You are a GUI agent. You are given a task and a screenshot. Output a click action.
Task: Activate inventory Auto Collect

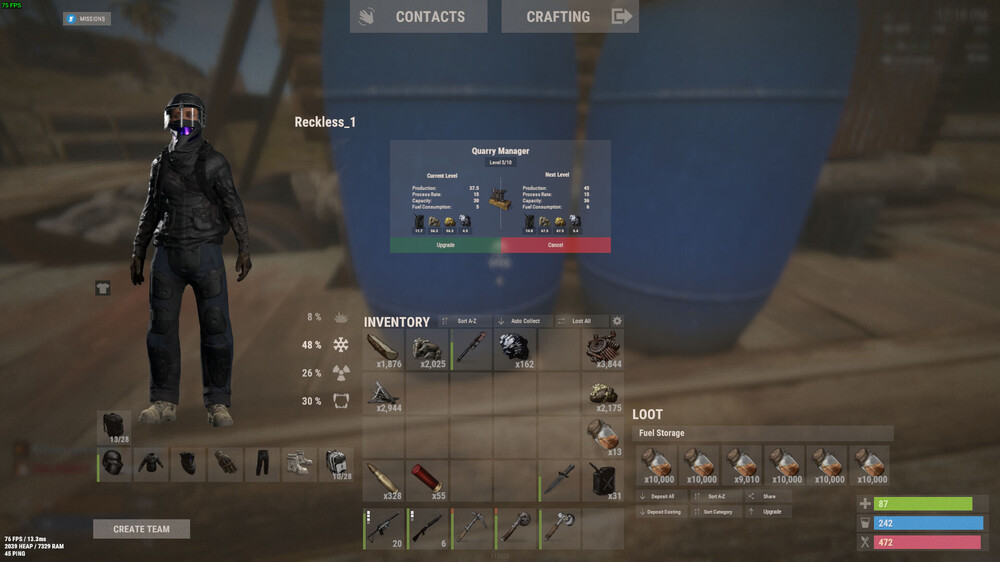[523, 321]
